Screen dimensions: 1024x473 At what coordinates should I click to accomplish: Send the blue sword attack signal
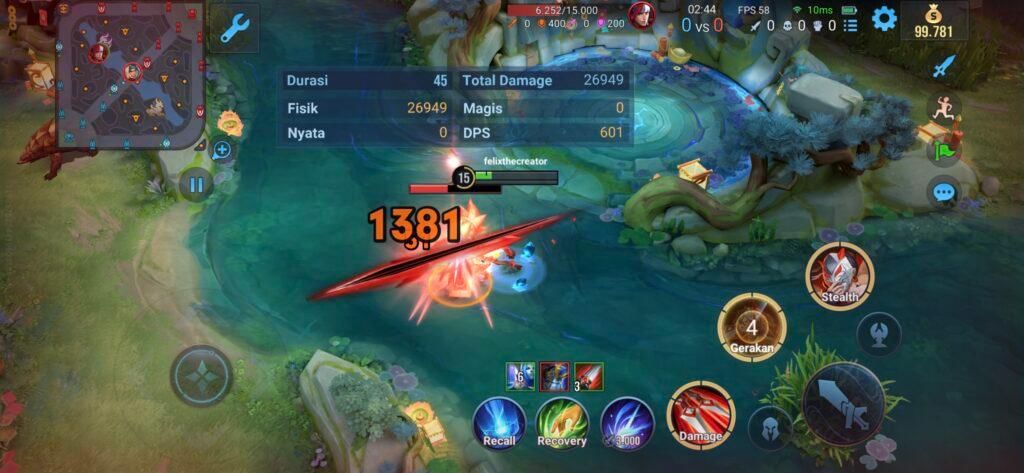click(943, 67)
